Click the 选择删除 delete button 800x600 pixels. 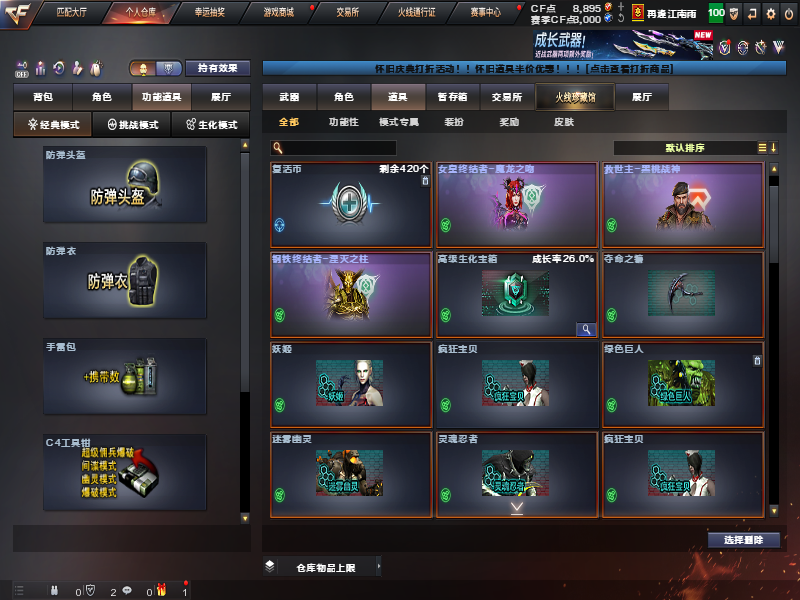[743, 540]
